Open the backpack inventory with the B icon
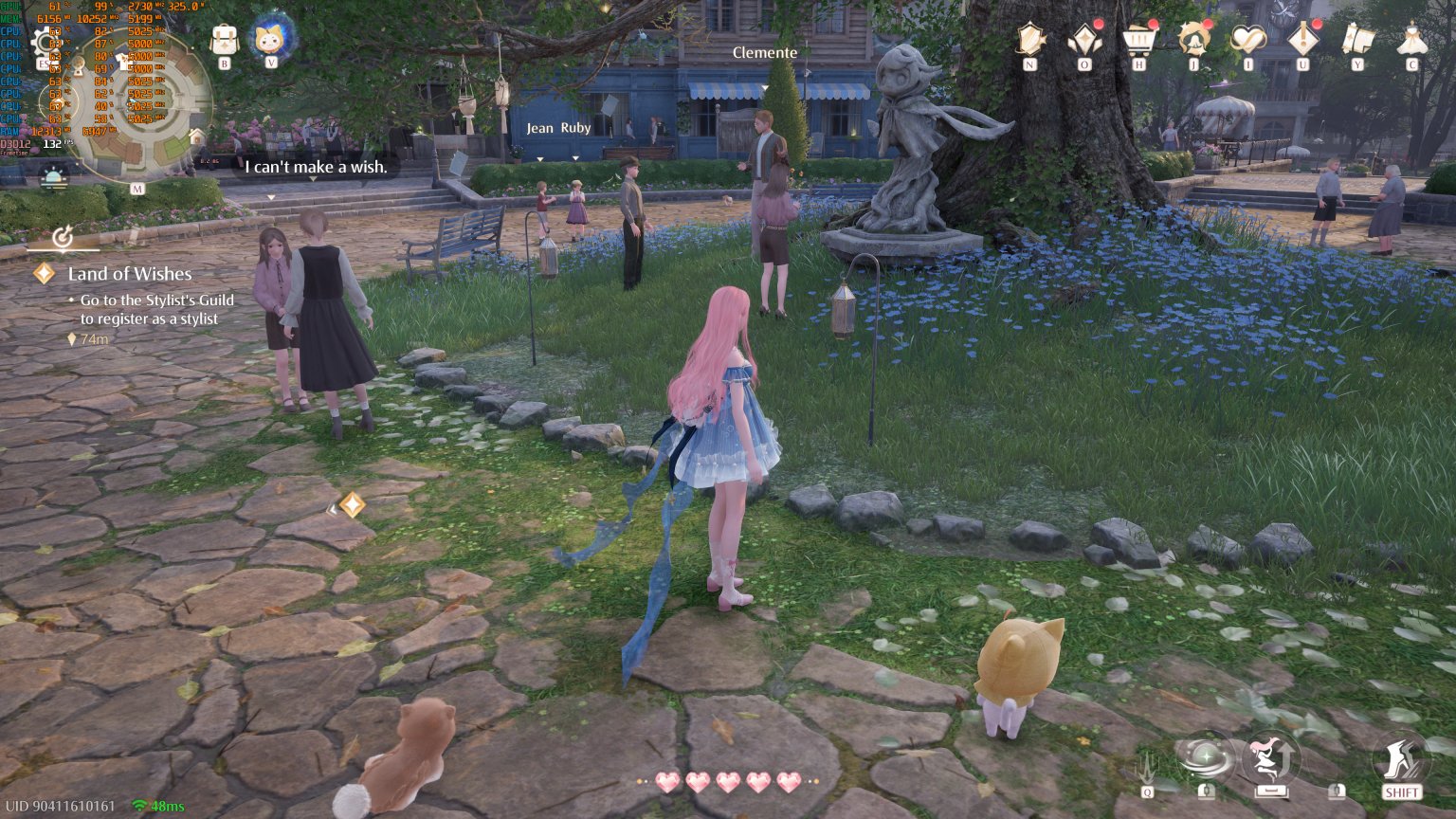This screenshot has height=819, width=1456. [224, 40]
